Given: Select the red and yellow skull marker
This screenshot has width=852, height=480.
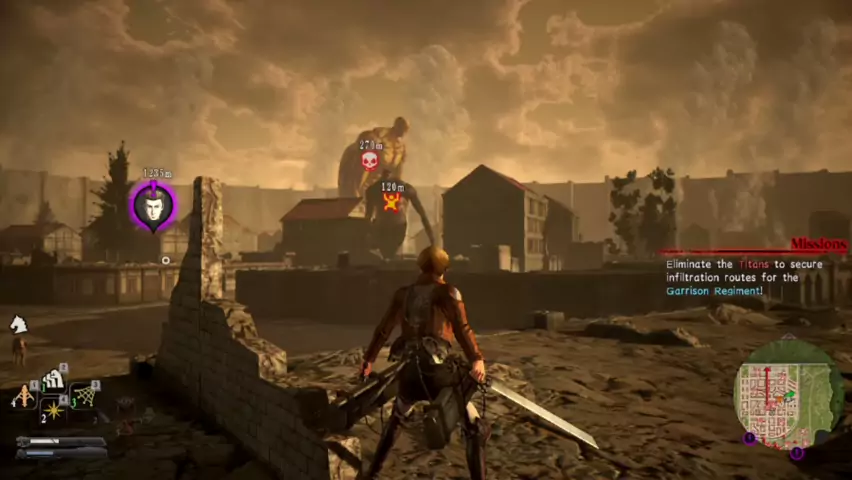Looking at the screenshot, I should (x=391, y=201).
